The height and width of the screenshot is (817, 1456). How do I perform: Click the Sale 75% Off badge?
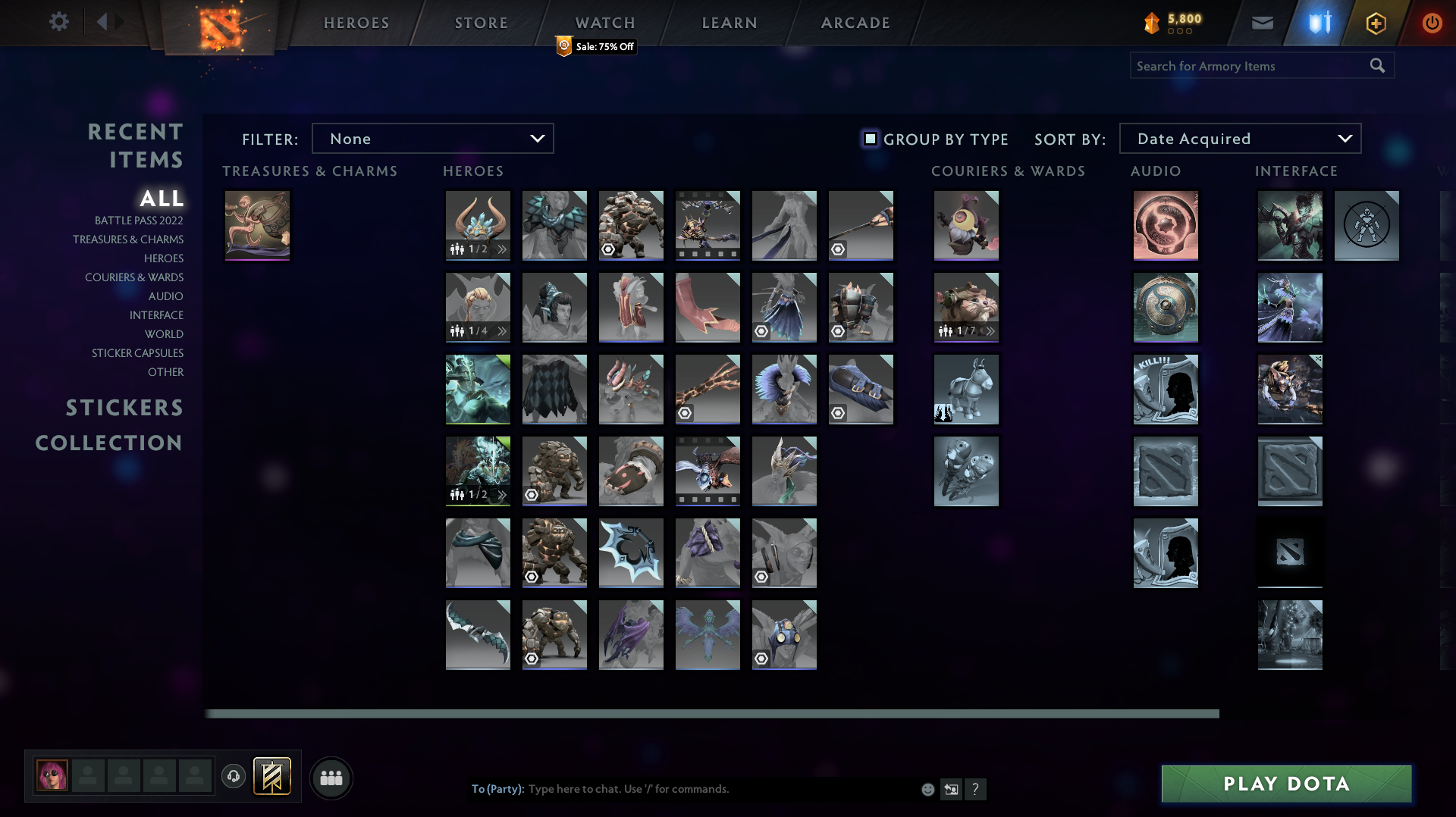click(x=595, y=46)
